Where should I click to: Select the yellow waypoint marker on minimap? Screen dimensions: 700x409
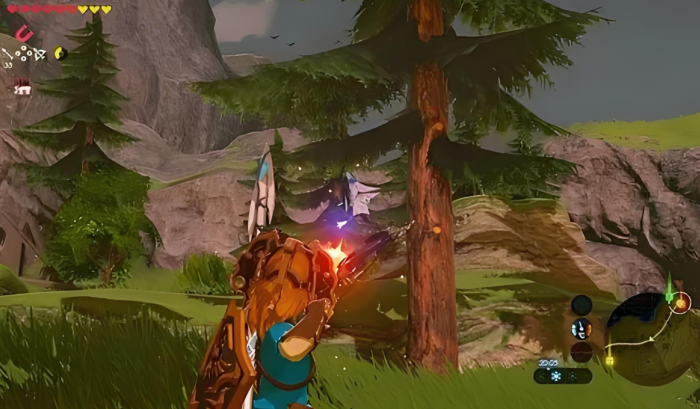[x=609, y=359]
